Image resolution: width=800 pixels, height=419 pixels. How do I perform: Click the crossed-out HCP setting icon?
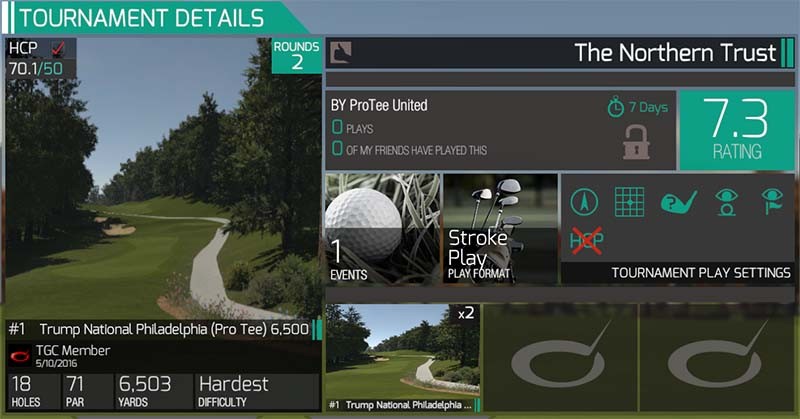pos(588,240)
